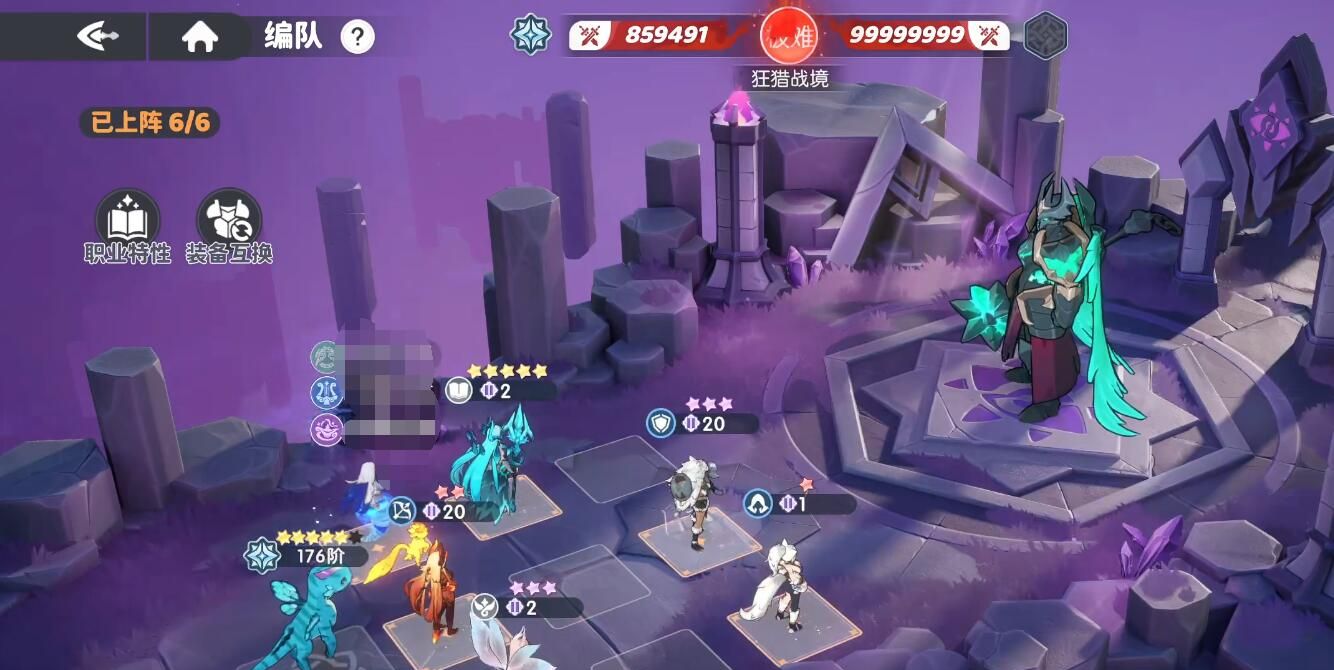Open the 编队 help question mark
The height and width of the screenshot is (670, 1334).
click(357, 37)
